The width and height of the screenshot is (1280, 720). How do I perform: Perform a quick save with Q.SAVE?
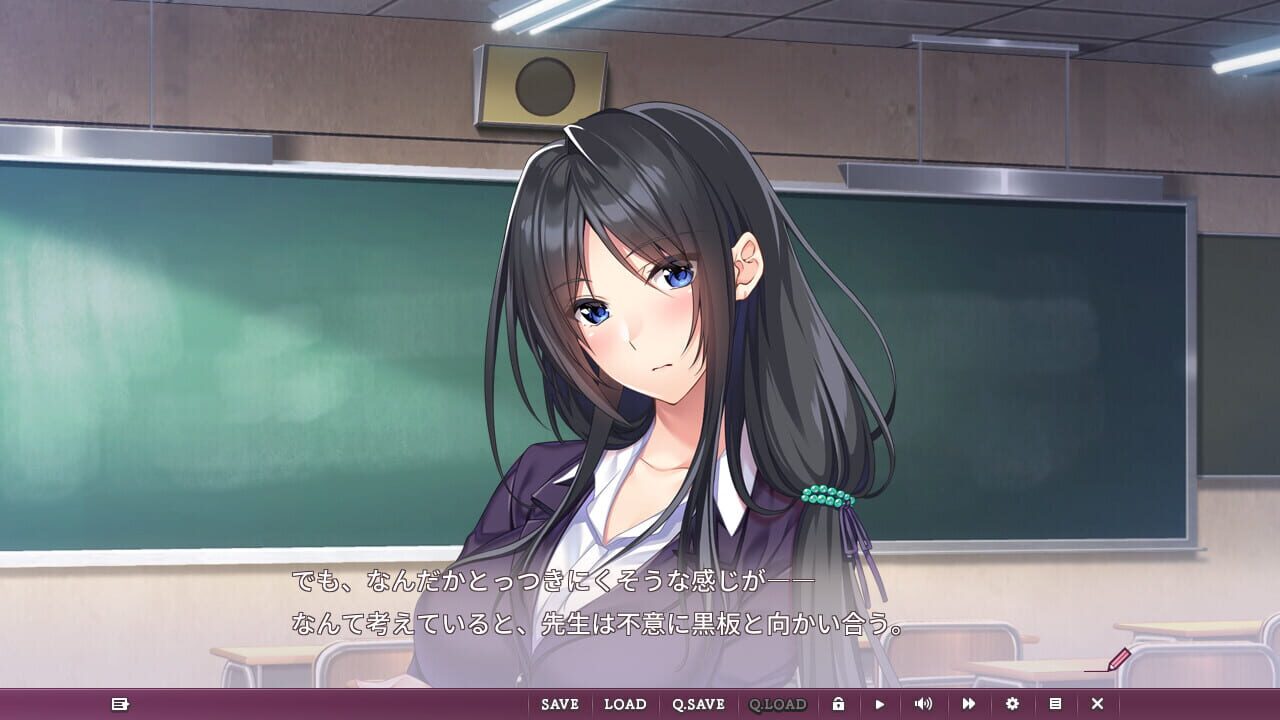[698, 704]
